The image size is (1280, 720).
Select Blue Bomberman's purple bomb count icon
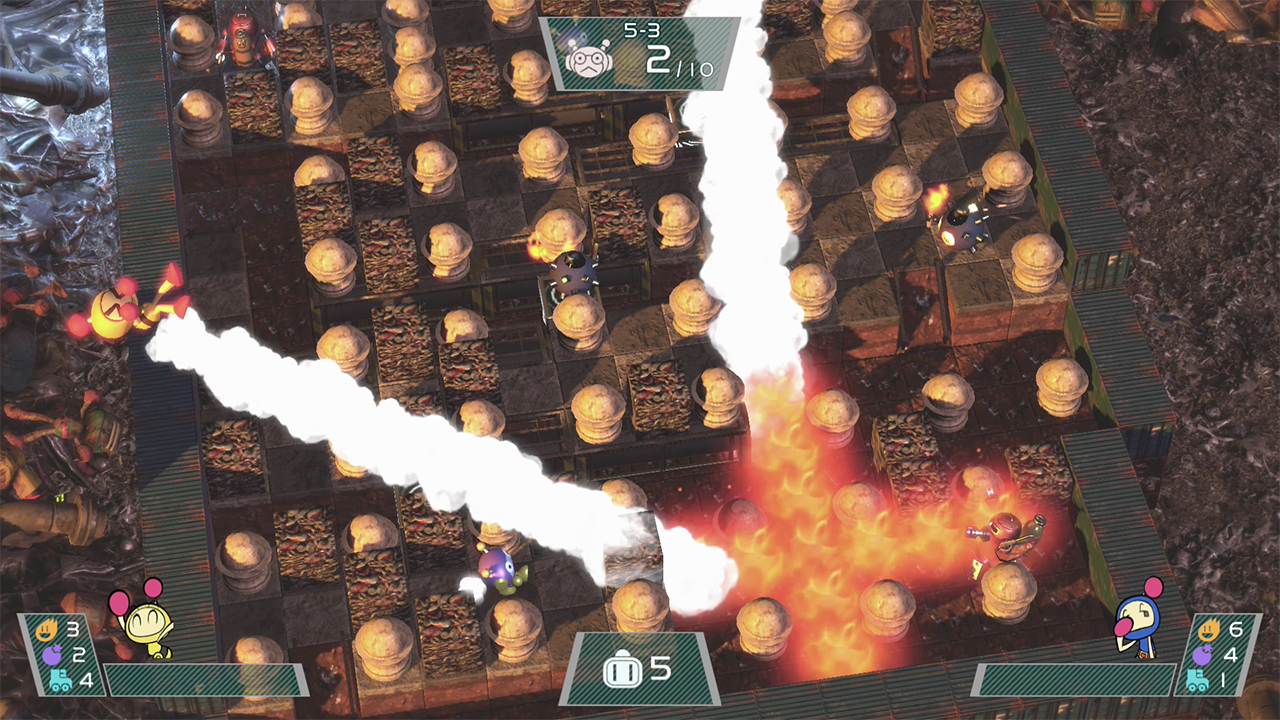point(1202,654)
